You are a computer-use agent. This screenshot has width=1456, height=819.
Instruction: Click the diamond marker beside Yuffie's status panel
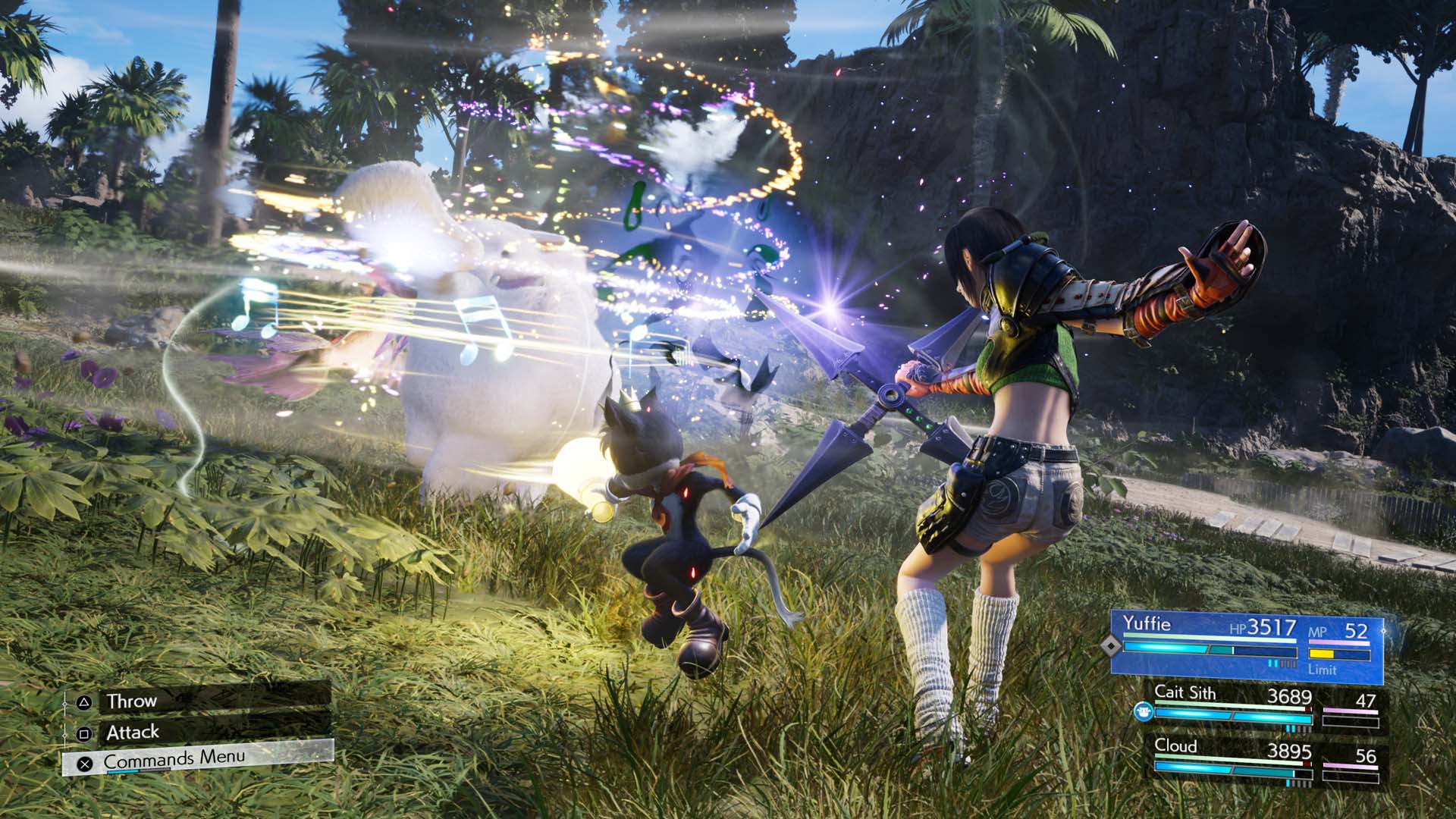[1110, 647]
